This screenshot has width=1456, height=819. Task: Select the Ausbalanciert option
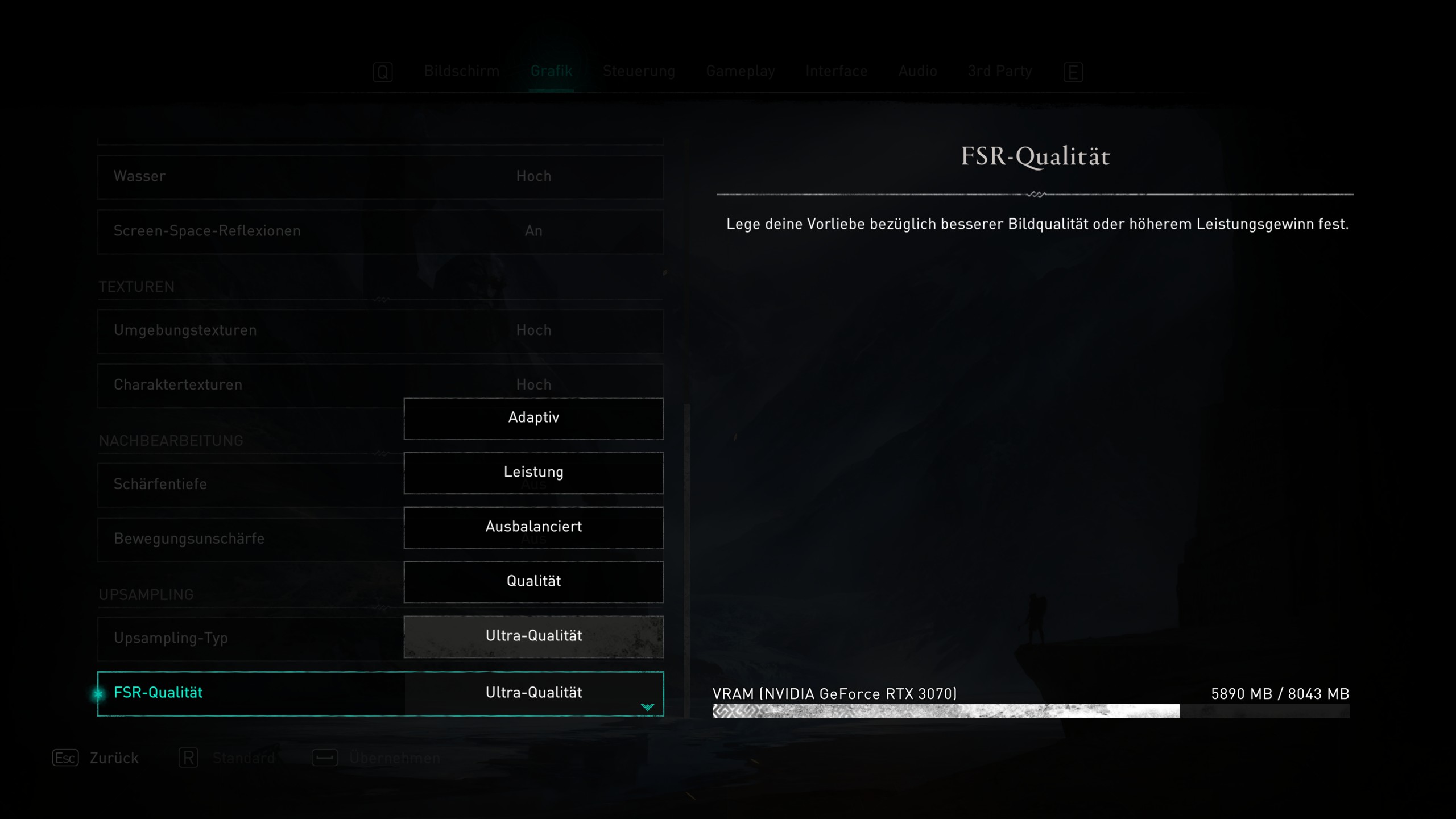pyautogui.click(x=533, y=527)
